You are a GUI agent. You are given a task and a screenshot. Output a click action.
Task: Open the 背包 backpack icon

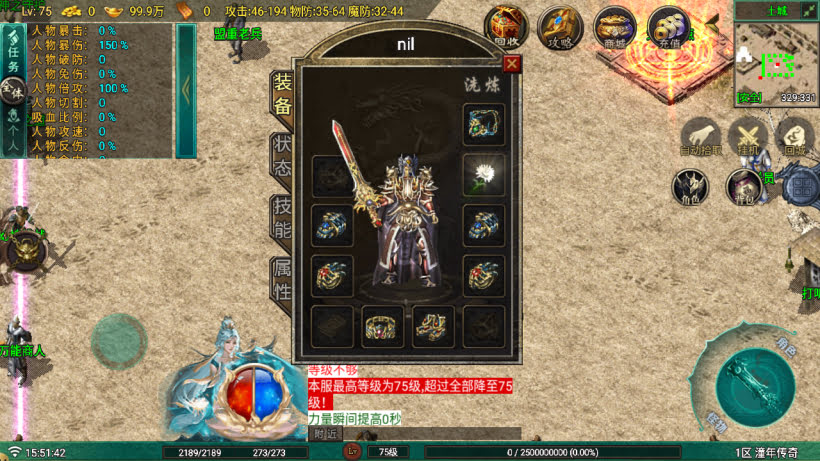coord(744,186)
